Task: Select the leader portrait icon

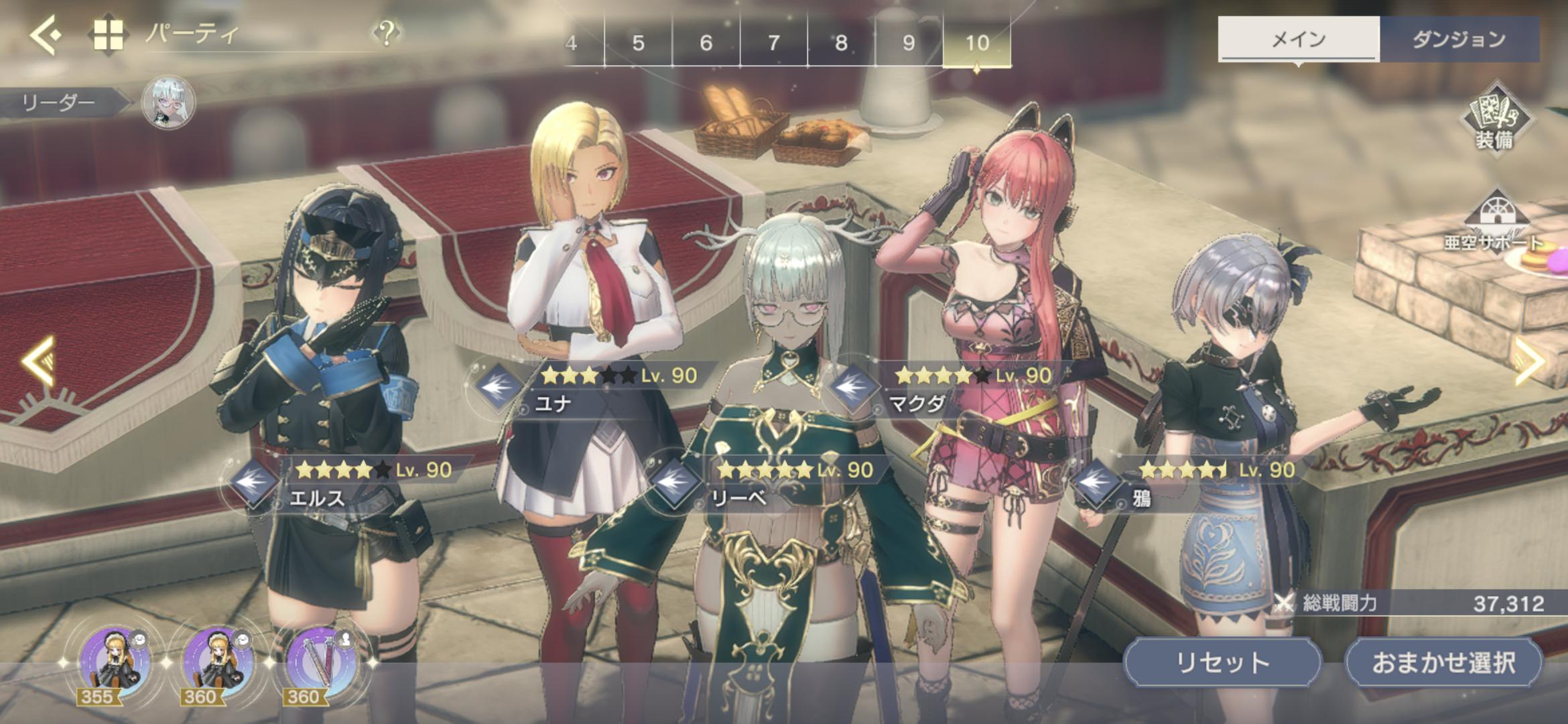Action: coord(169,103)
